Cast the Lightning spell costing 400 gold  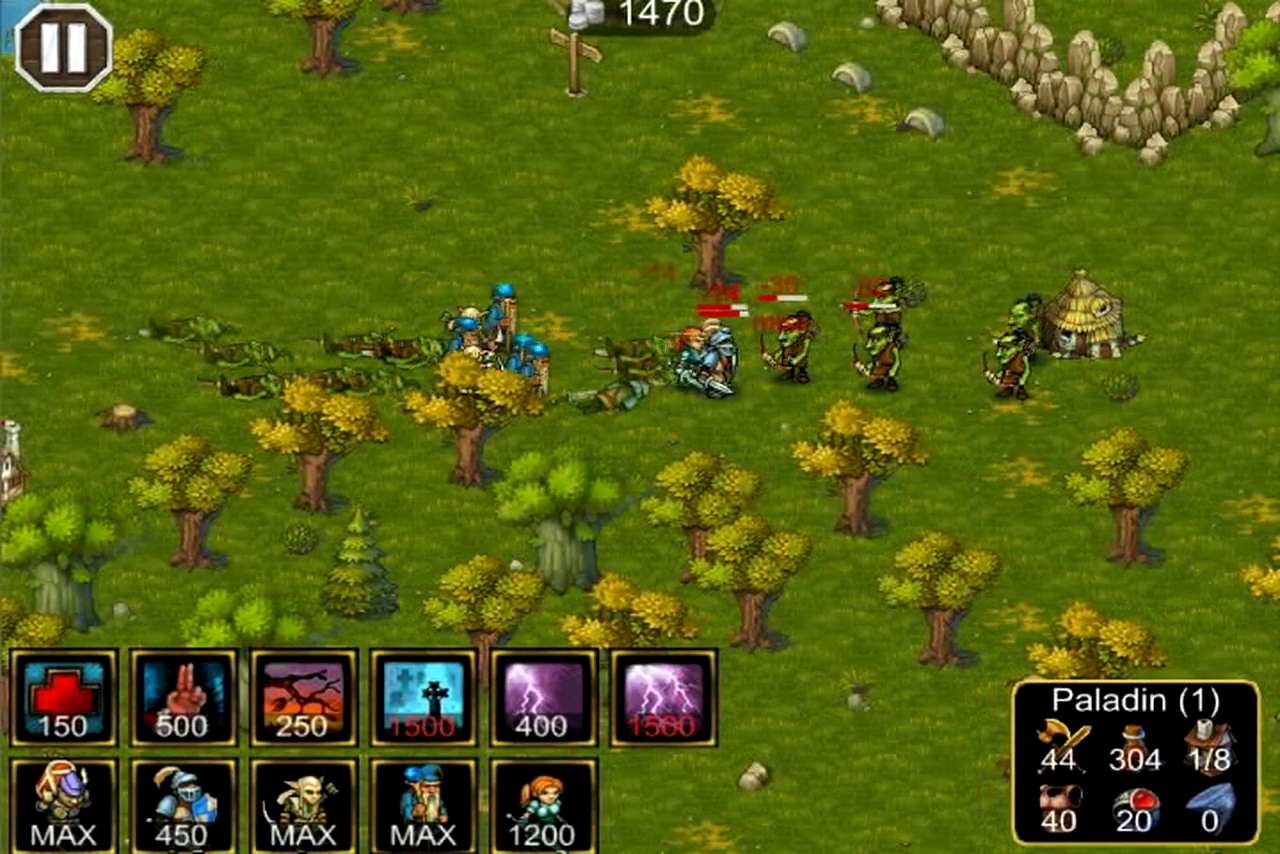(543, 697)
